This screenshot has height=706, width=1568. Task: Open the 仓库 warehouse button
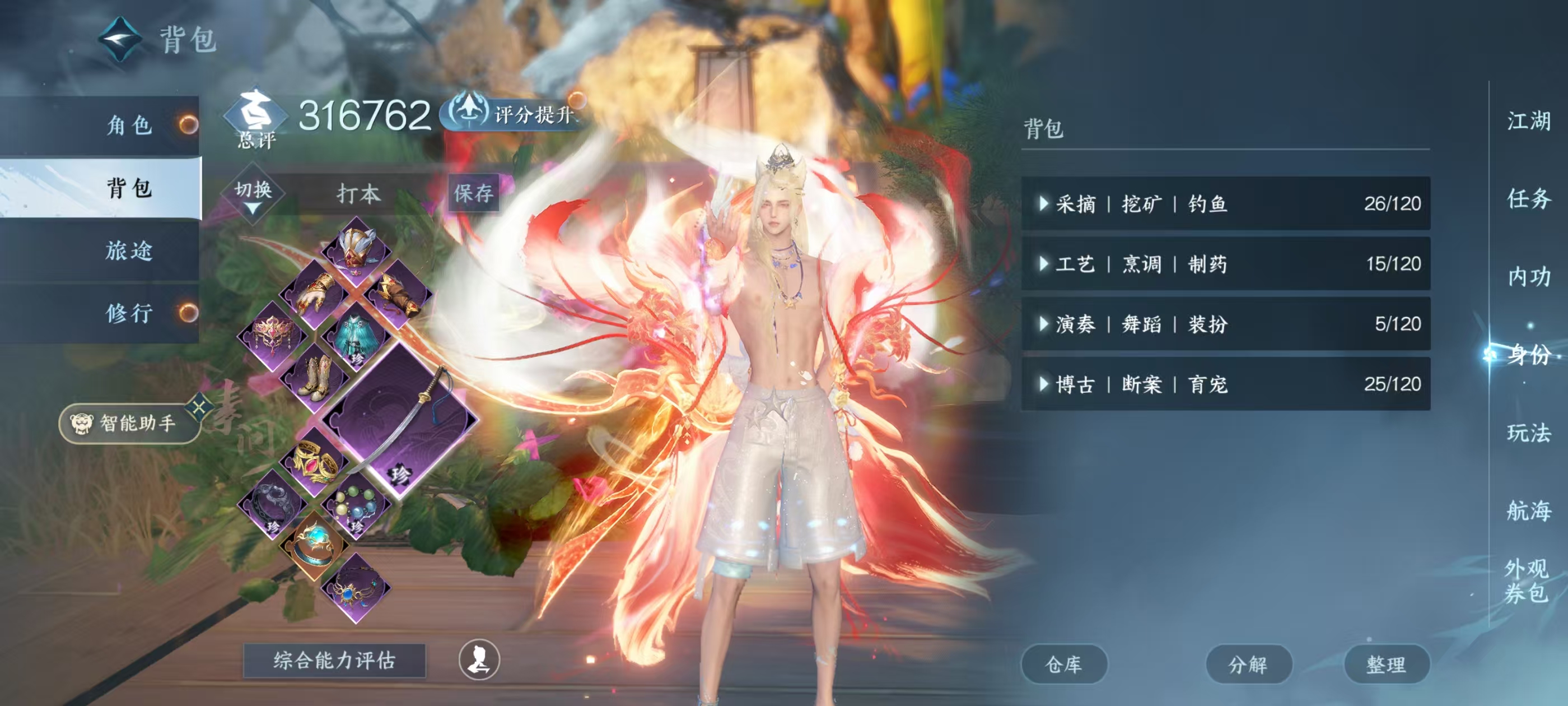[1065, 666]
